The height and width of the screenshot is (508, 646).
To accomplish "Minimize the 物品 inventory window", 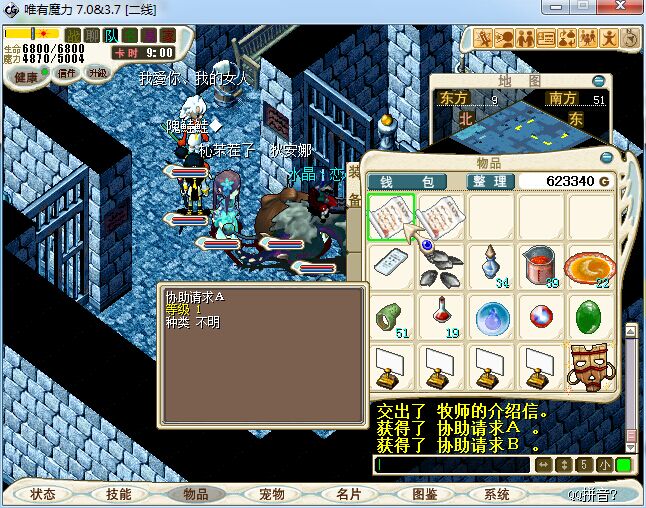I will (605, 158).
